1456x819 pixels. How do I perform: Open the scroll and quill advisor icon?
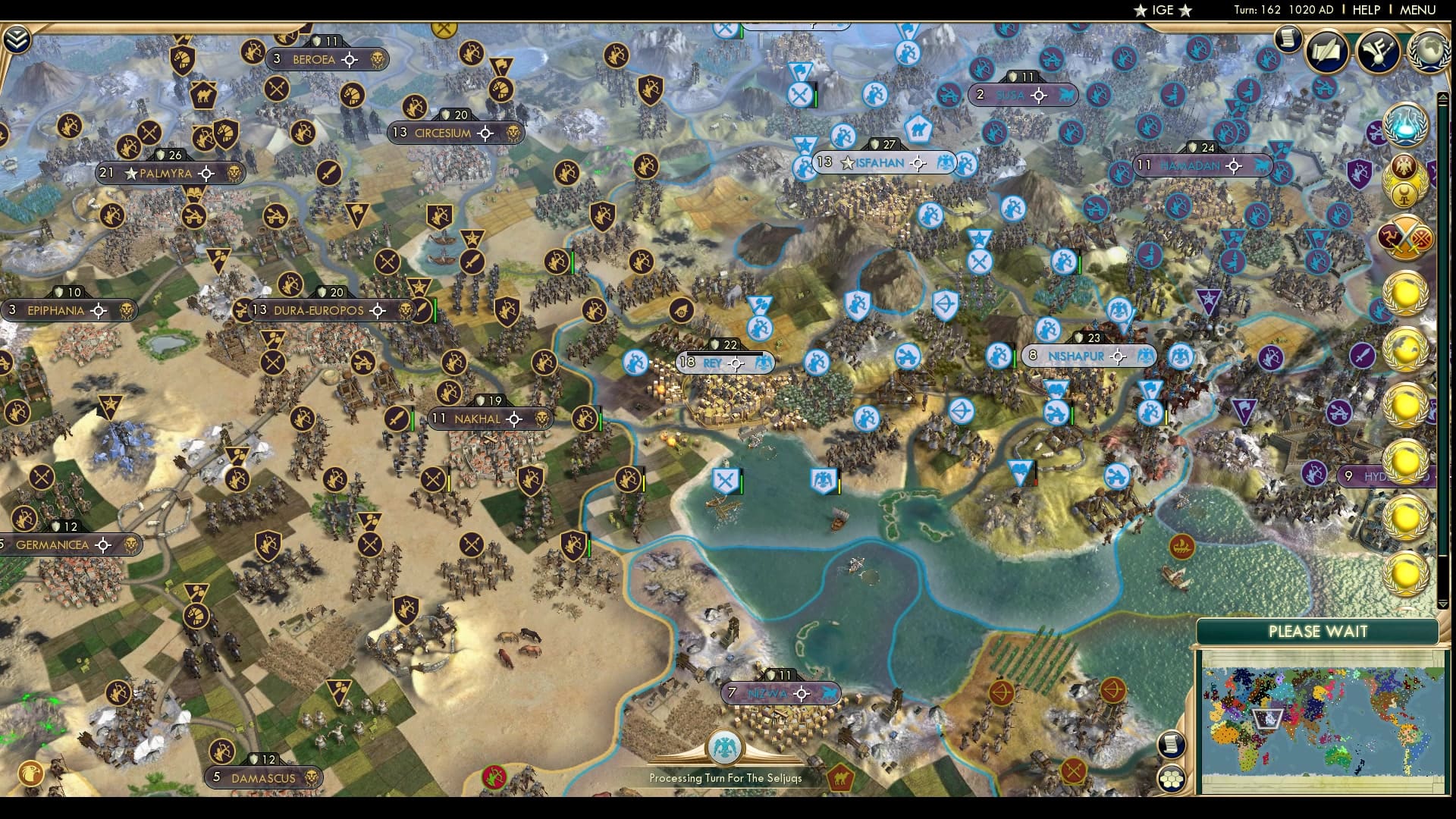(x=1326, y=52)
